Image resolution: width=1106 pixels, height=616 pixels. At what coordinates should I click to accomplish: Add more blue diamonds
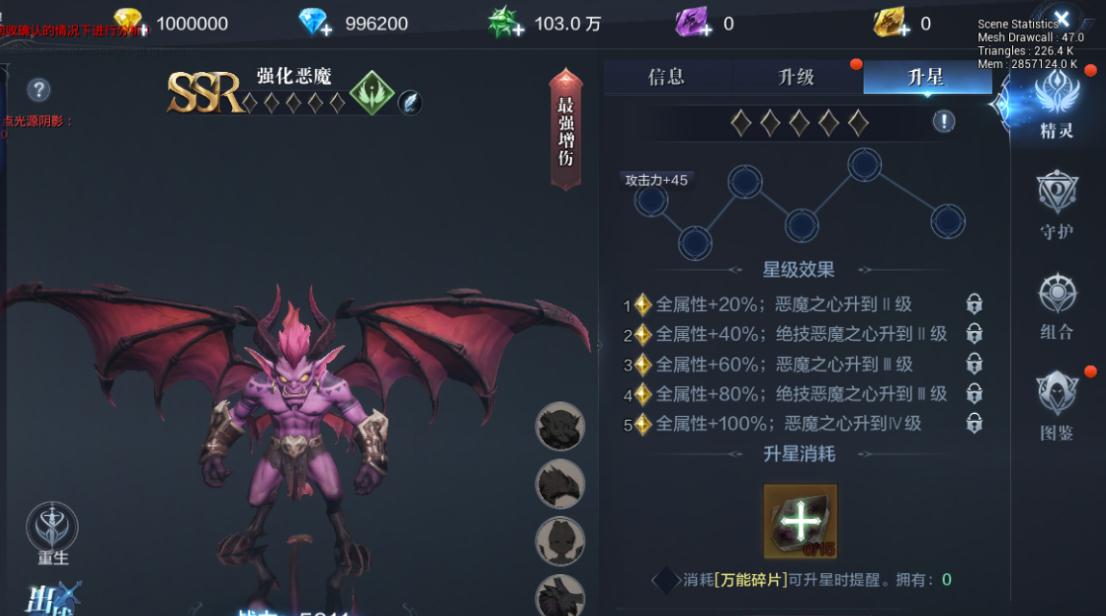click(x=316, y=23)
